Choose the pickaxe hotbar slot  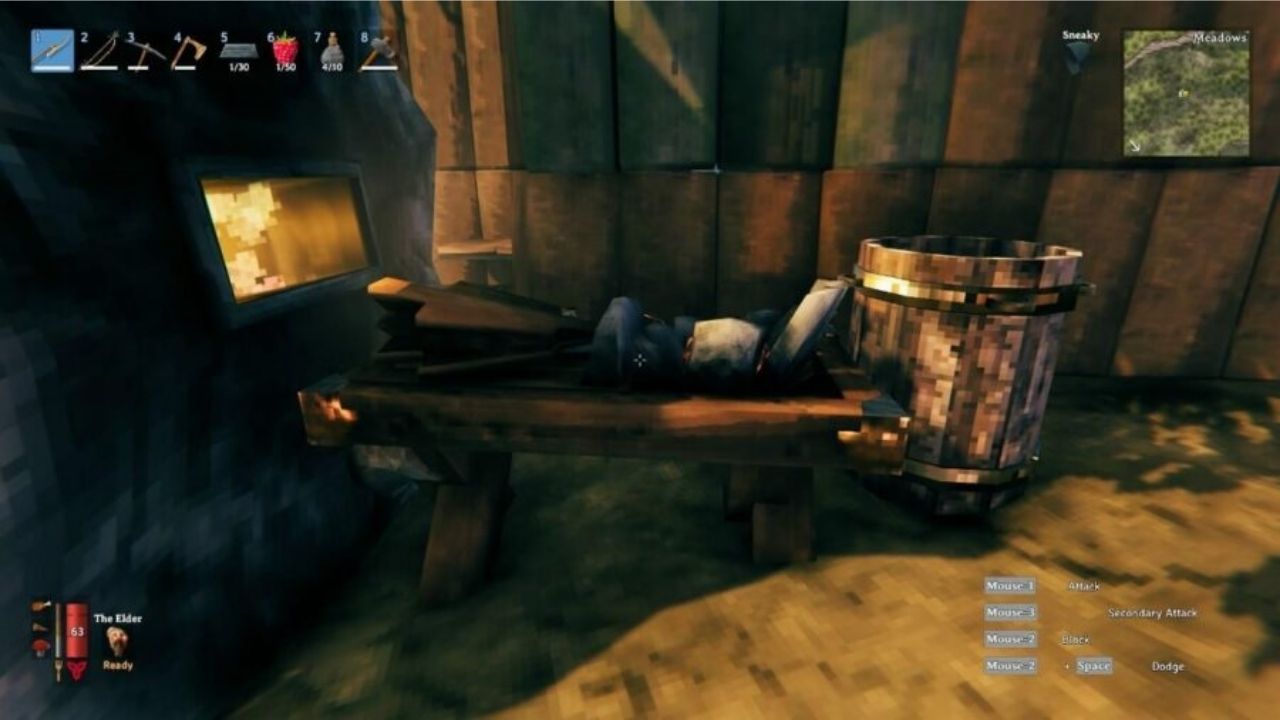point(146,51)
